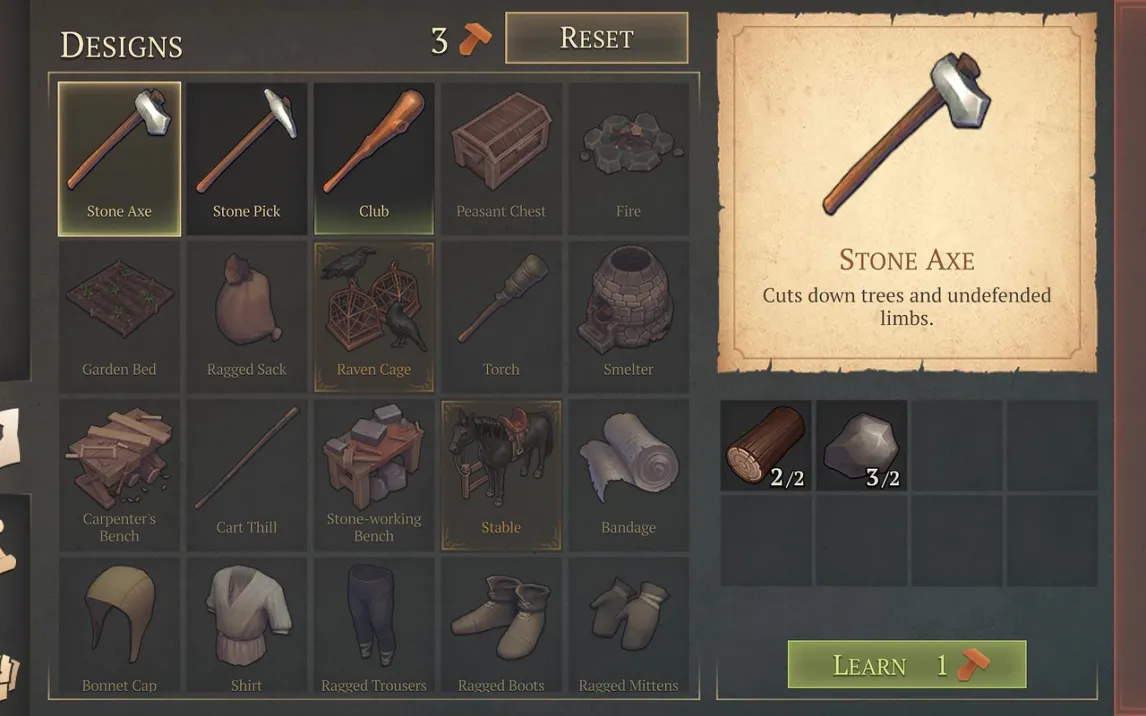Click the stone ingredient slot
This screenshot has height=716, width=1146.
862,446
